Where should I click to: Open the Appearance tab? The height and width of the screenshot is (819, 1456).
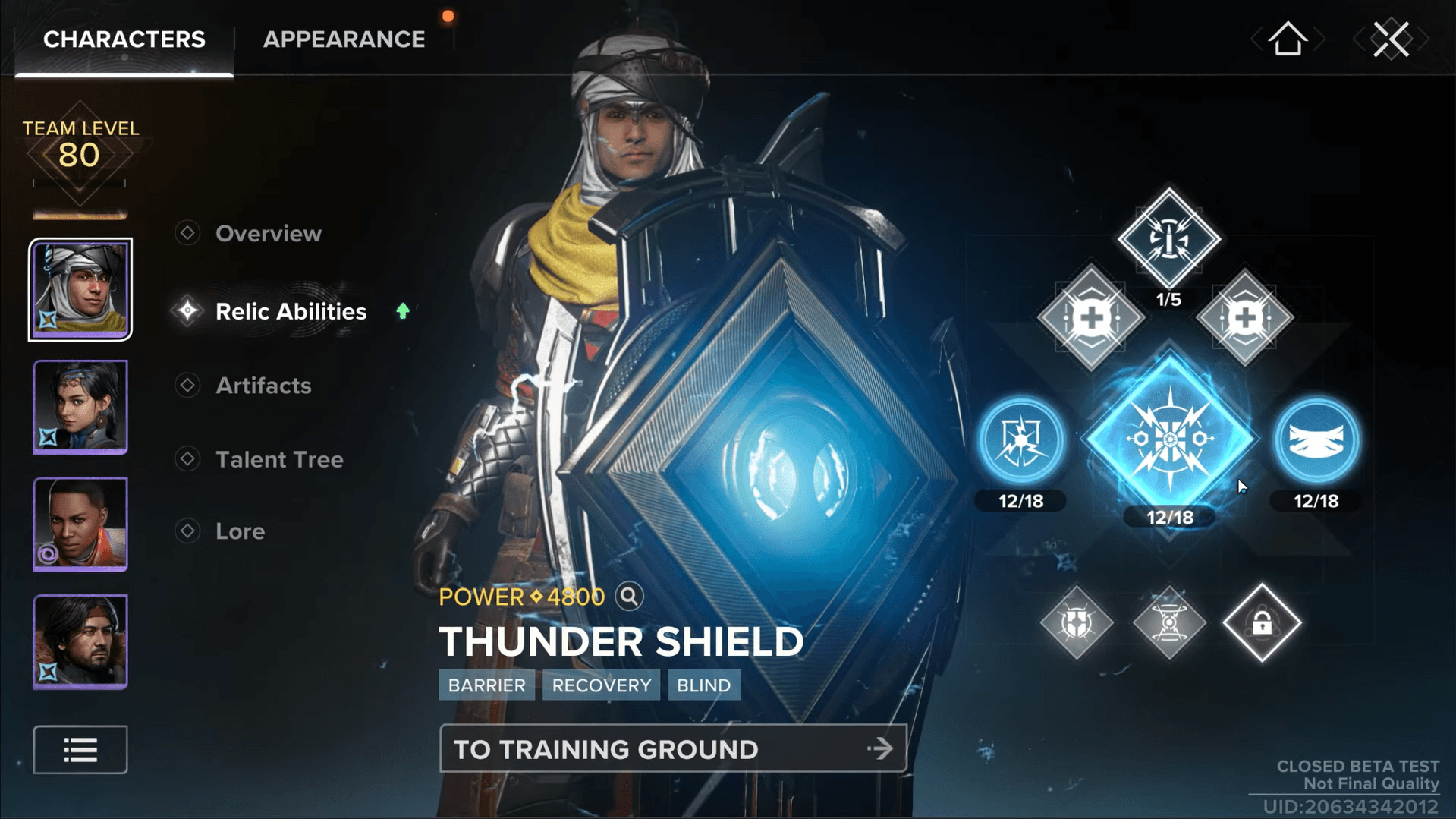point(344,39)
